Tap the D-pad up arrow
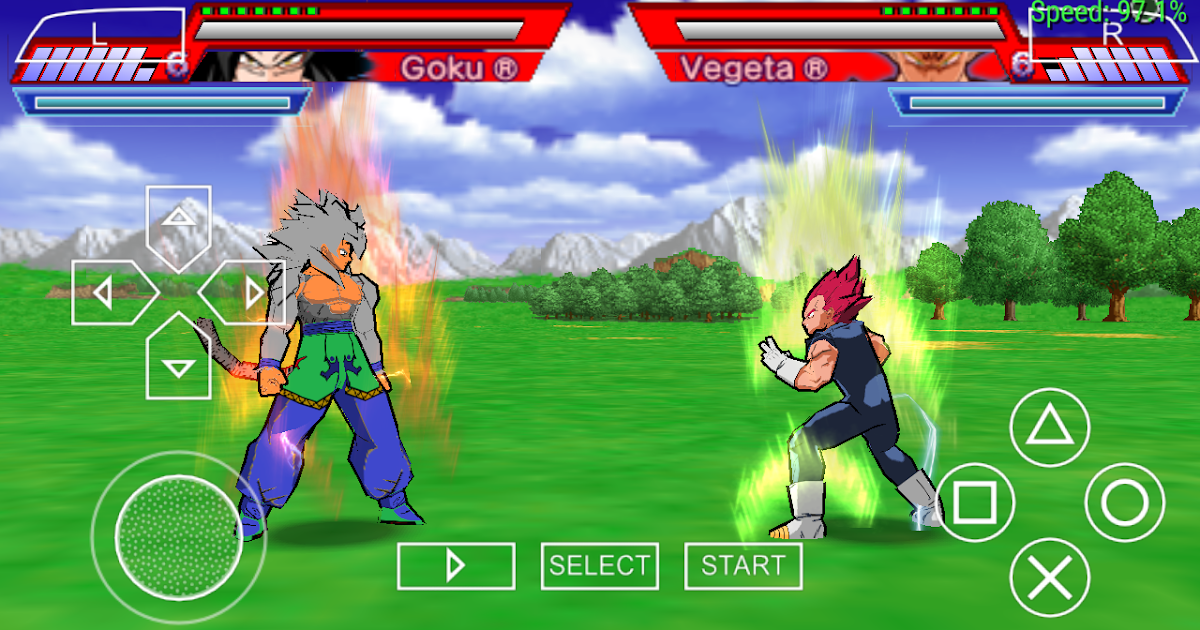Screen dimensions: 1200x630 178,220
